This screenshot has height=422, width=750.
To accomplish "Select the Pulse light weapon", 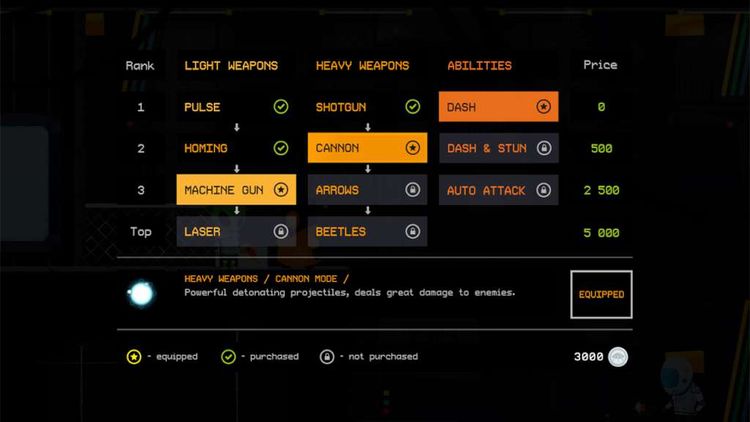I will click(x=236, y=107).
